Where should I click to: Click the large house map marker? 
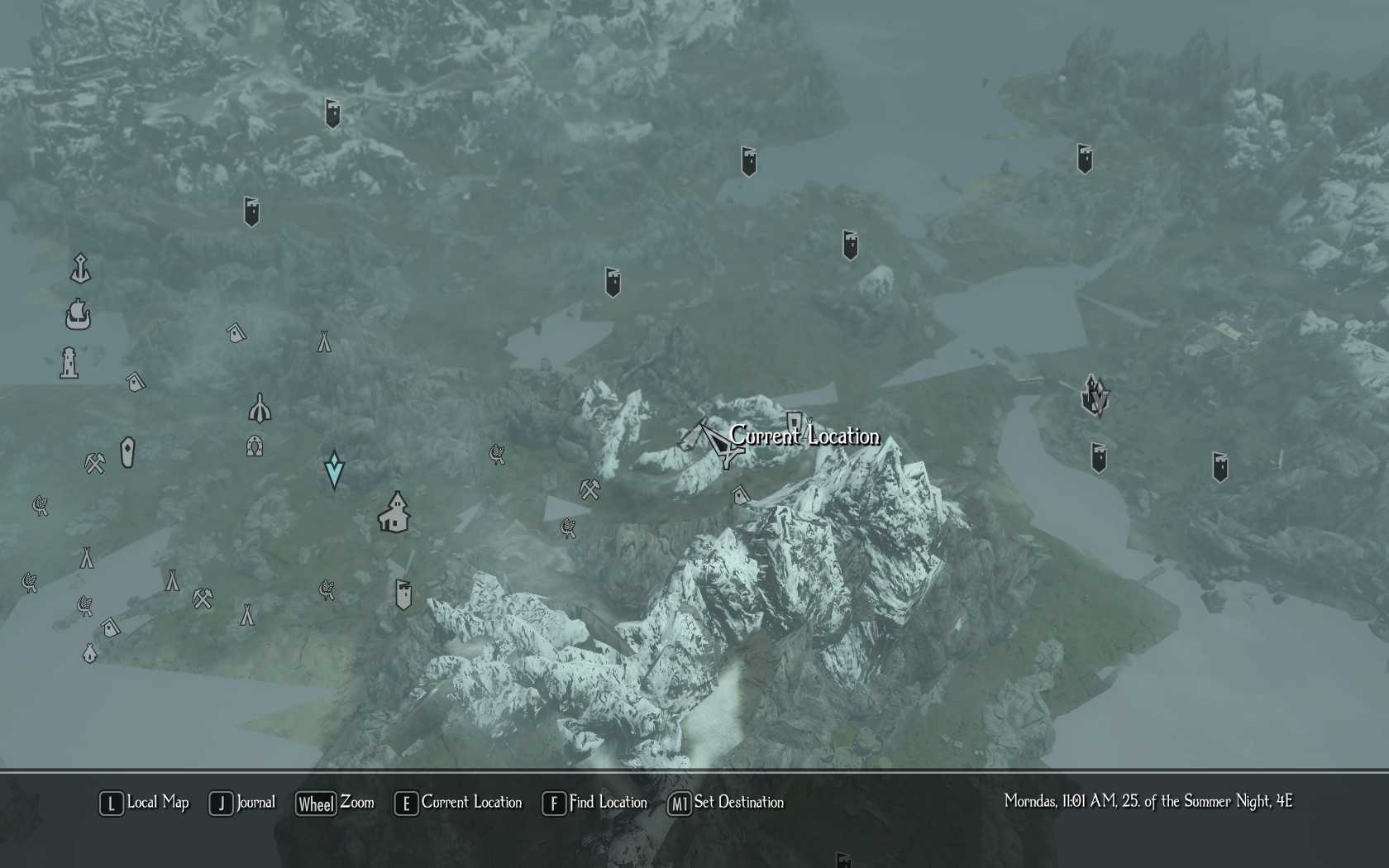(x=395, y=513)
